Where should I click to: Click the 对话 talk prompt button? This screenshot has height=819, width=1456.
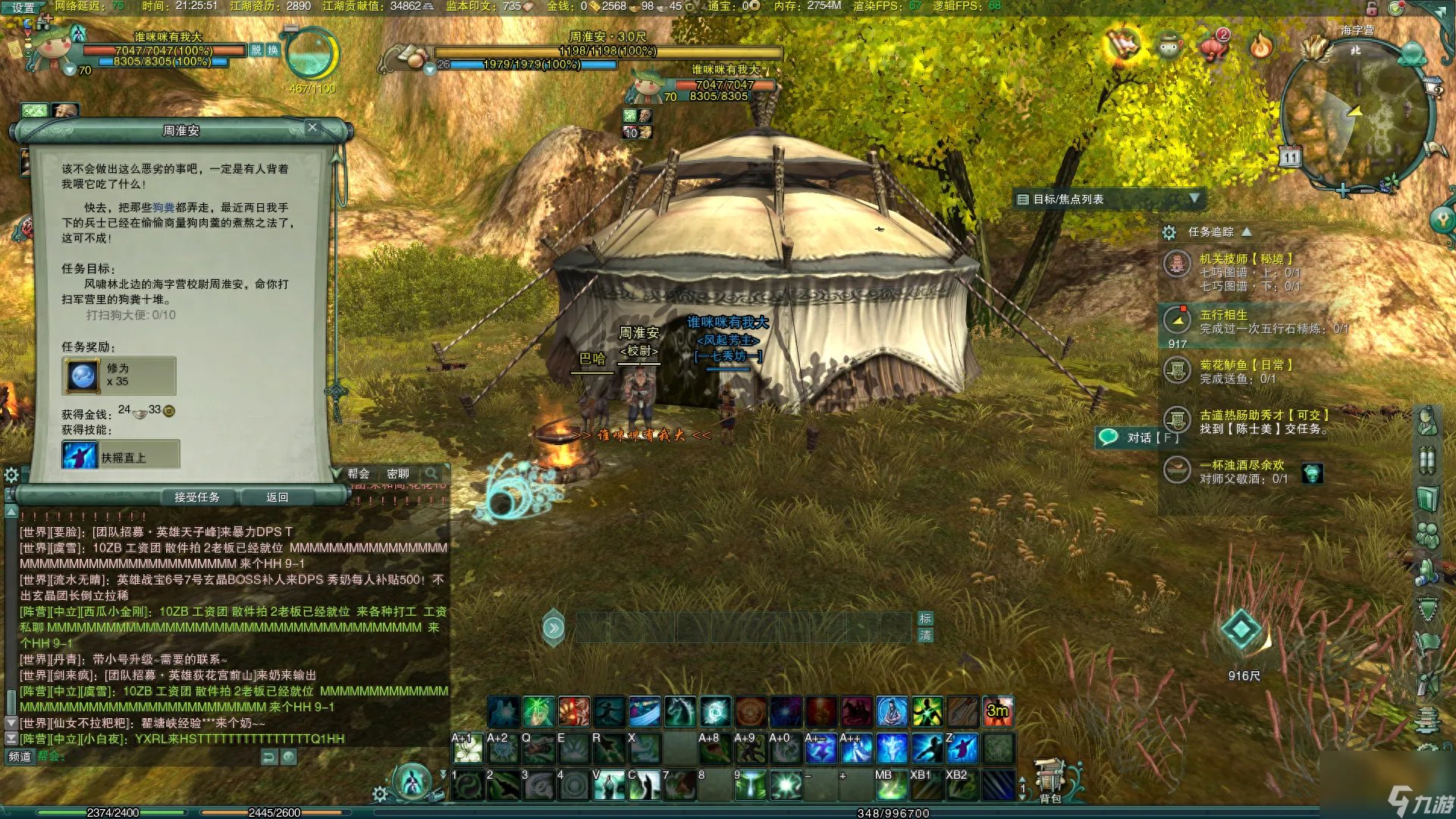[1138, 438]
